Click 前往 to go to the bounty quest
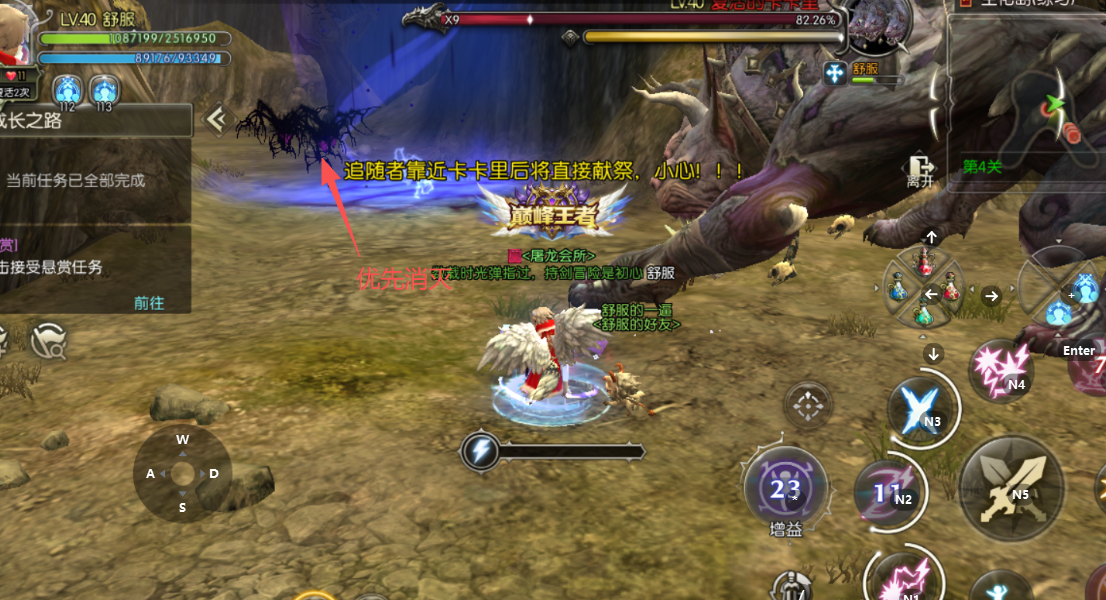This screenshot has width=1106, height=600. coord(149,303)
